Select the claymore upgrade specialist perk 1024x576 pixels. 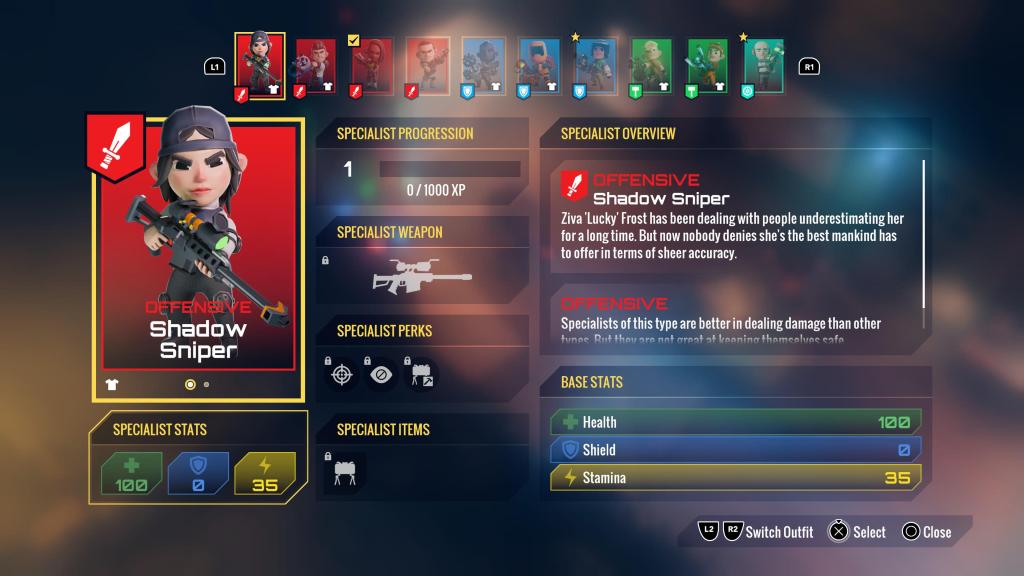click(421, 374)
